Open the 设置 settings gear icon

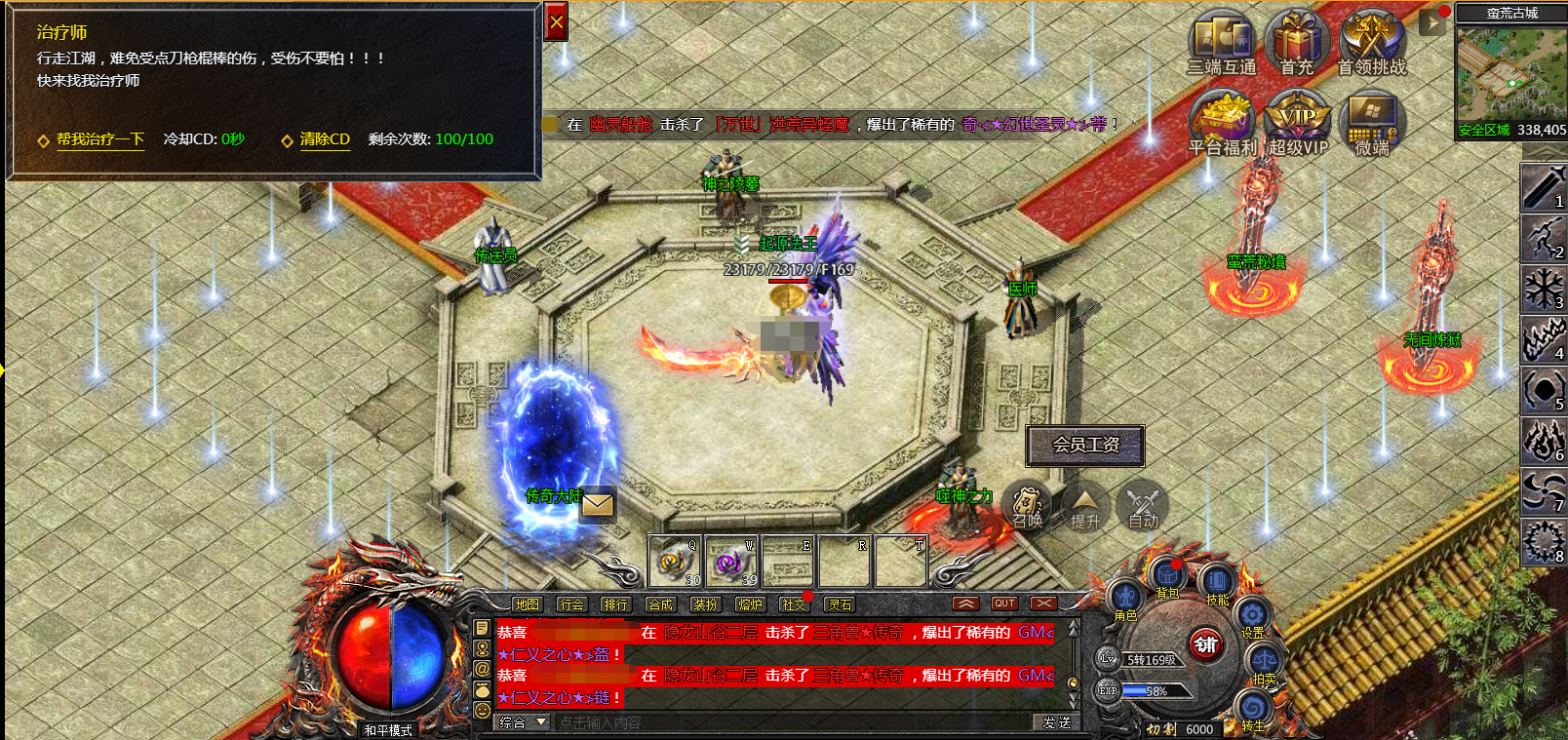pyautogui.click(x=1252, y=615)
